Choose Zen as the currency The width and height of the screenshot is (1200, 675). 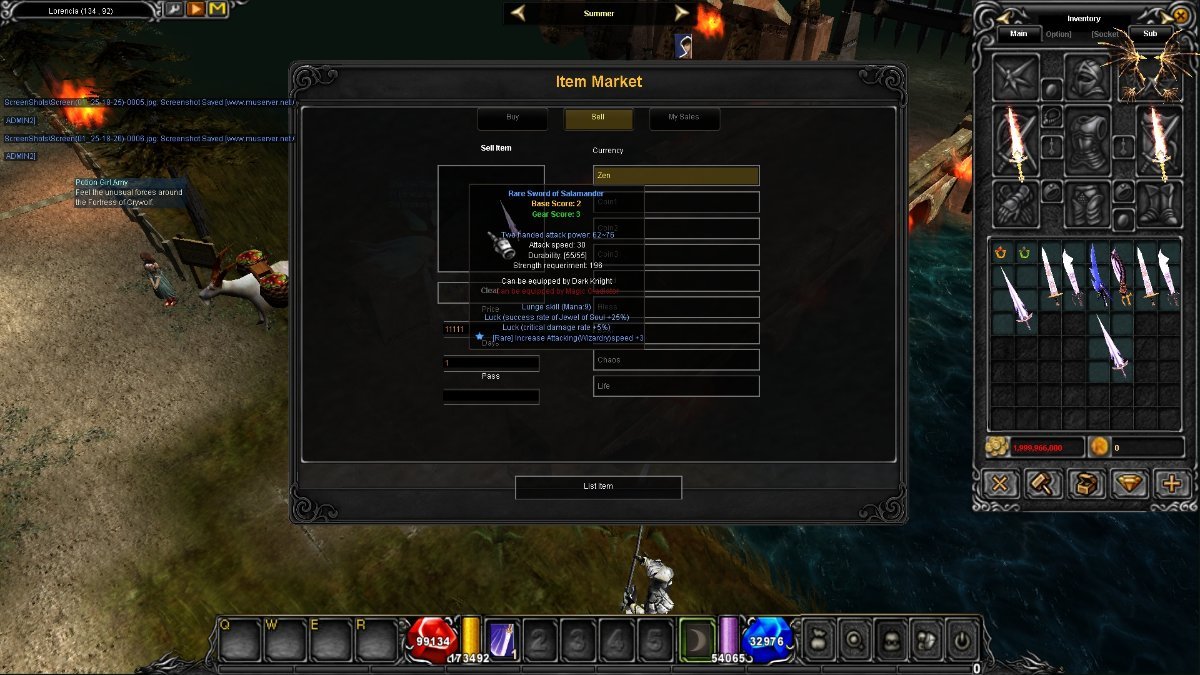click(x=676, y=176)
